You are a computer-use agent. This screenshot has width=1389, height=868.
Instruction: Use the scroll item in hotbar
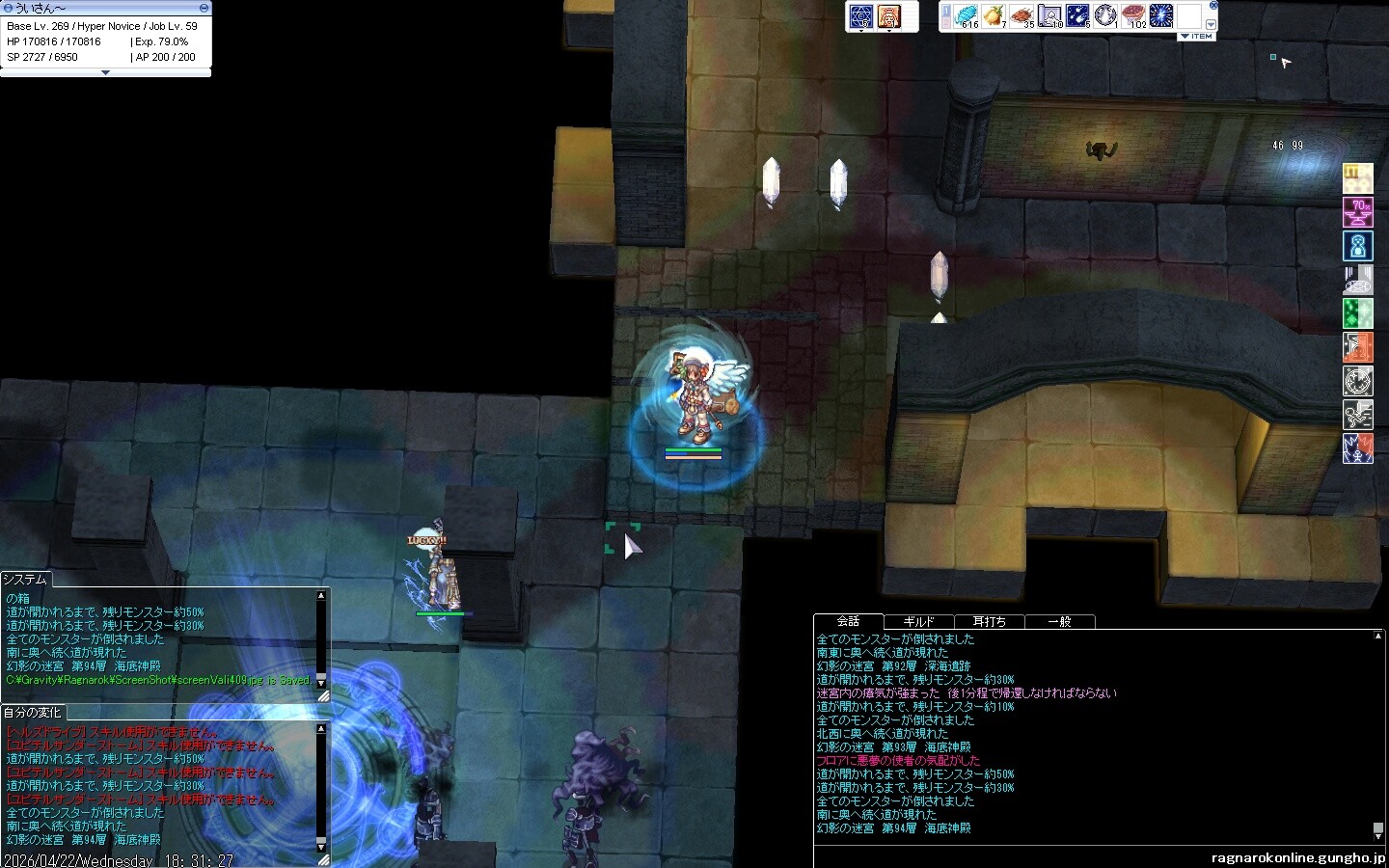click(1049, 16)
